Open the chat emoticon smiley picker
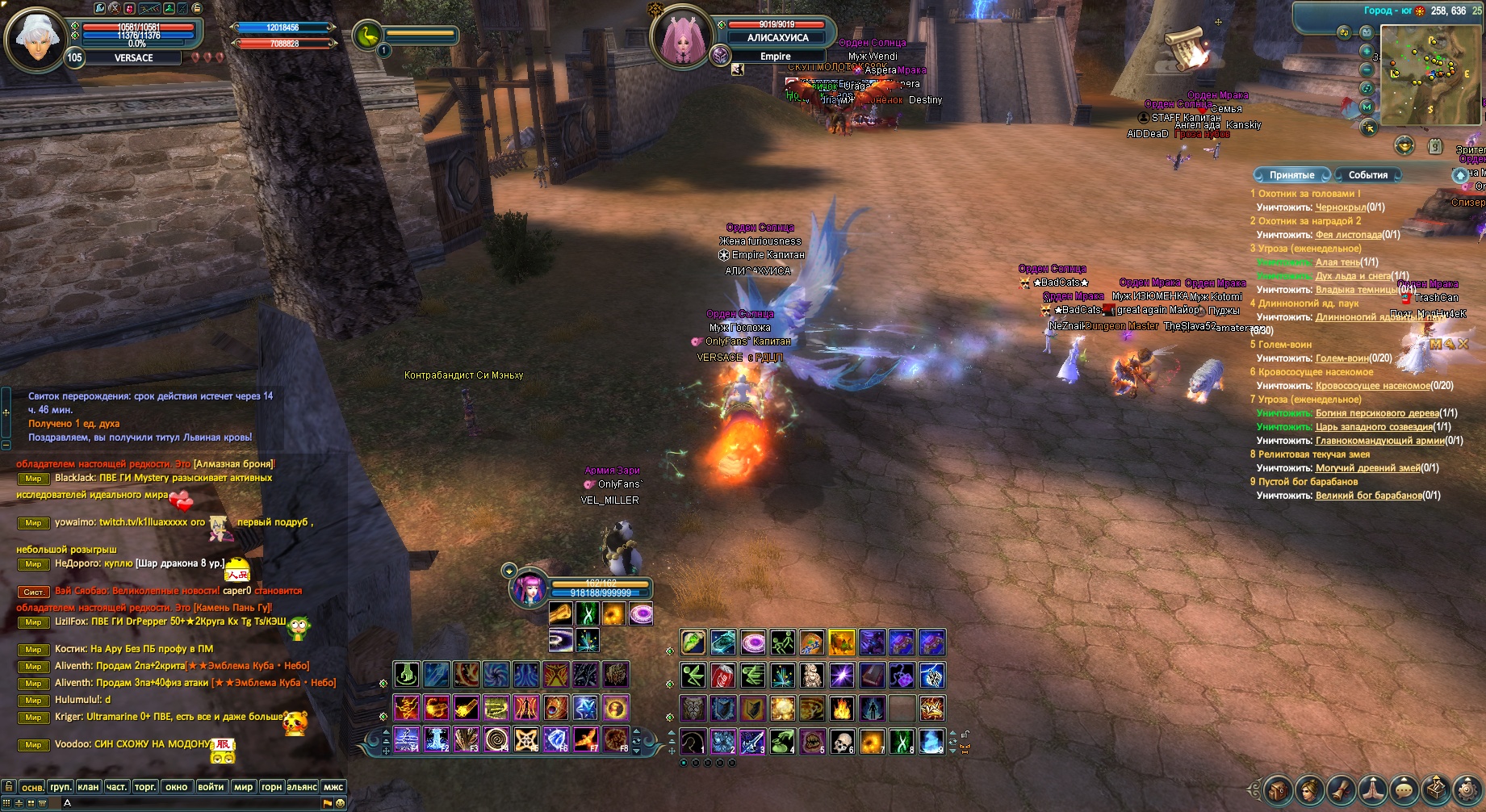The image size is (1486, 812). click(x=341, y=803)
